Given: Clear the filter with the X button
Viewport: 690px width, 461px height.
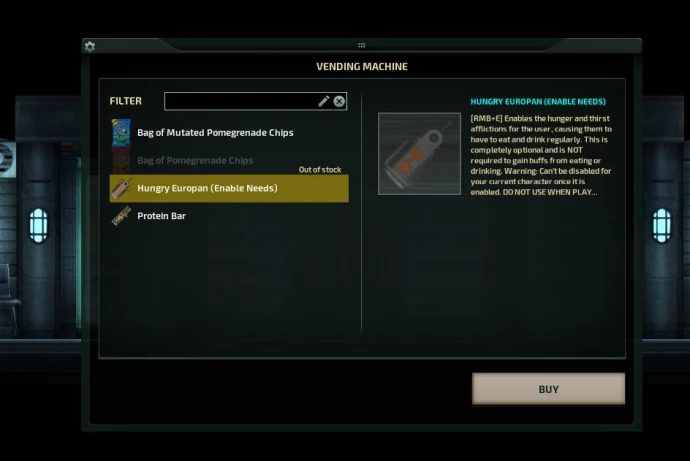Looking at the screenshot, I should tap(339, 101).
